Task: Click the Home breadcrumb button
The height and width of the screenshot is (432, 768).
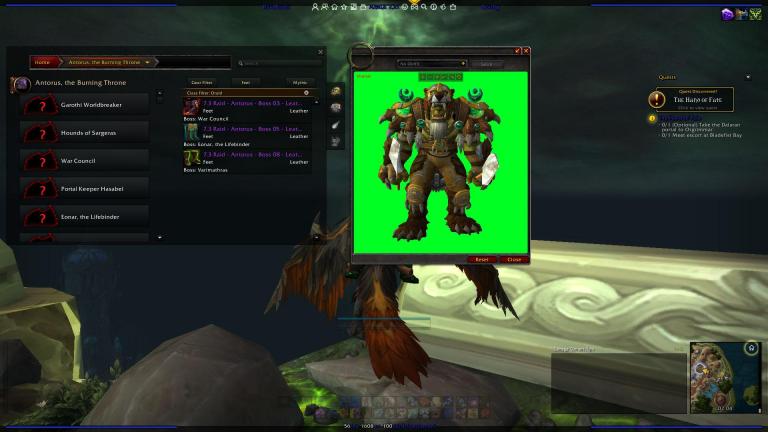Action: pos(42,62)
